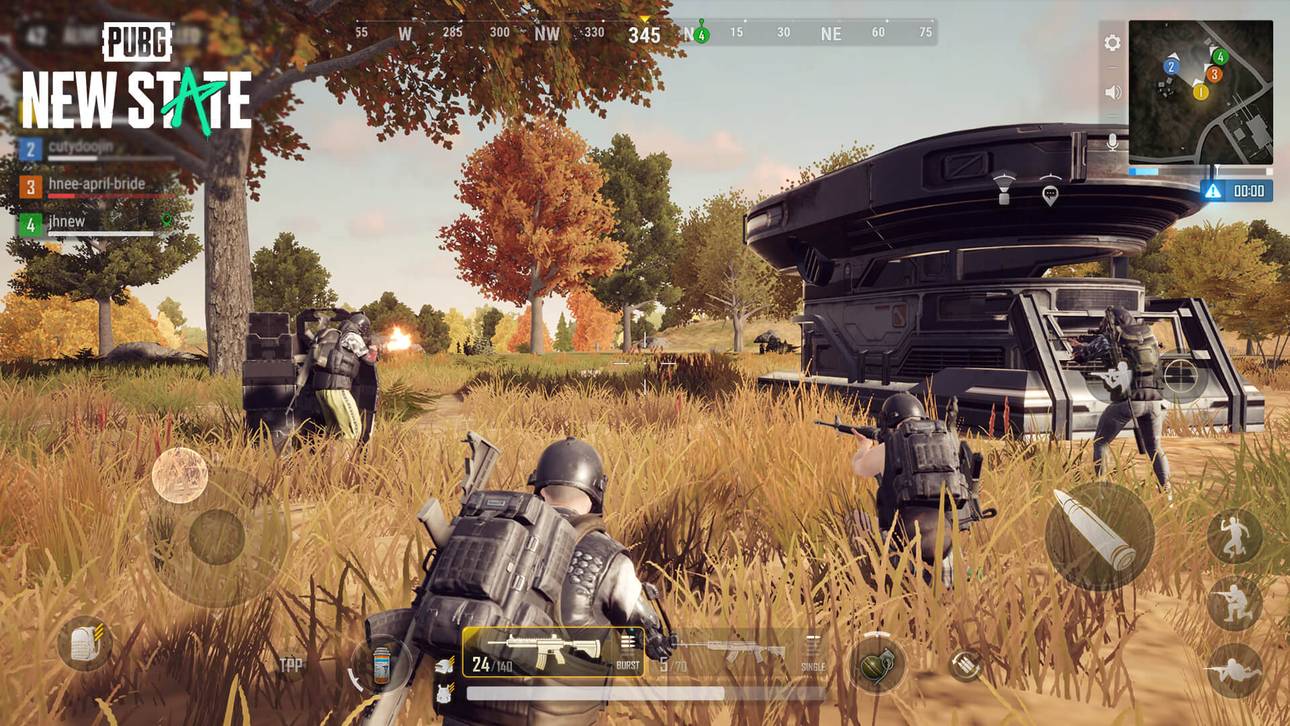This screenshot has height=726, width=1290.
Task: Select the secondary SINGLE weapon slot
Action: coord(745,650)
